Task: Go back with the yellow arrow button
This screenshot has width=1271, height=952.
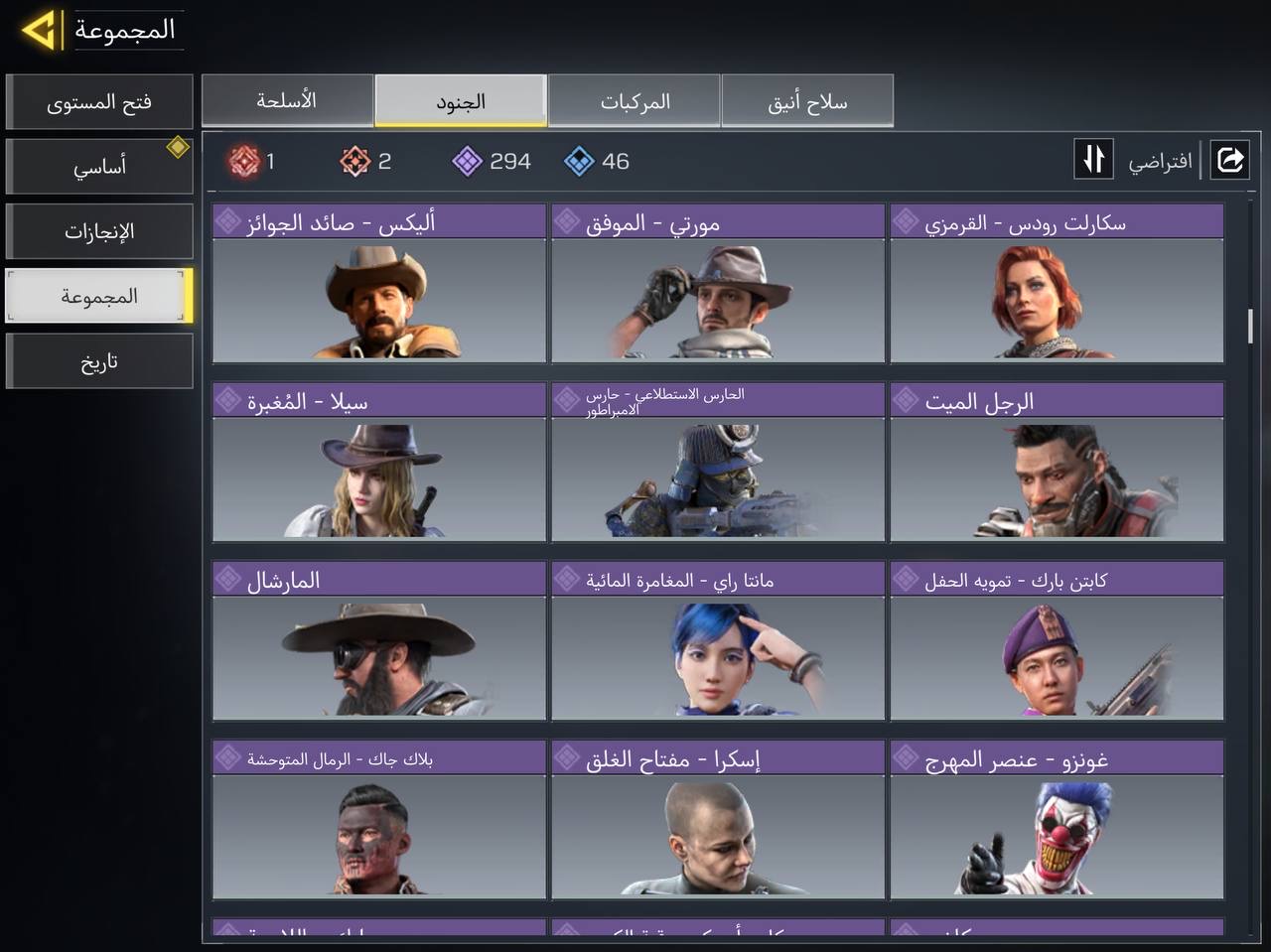Action: (x=40, y=31)
